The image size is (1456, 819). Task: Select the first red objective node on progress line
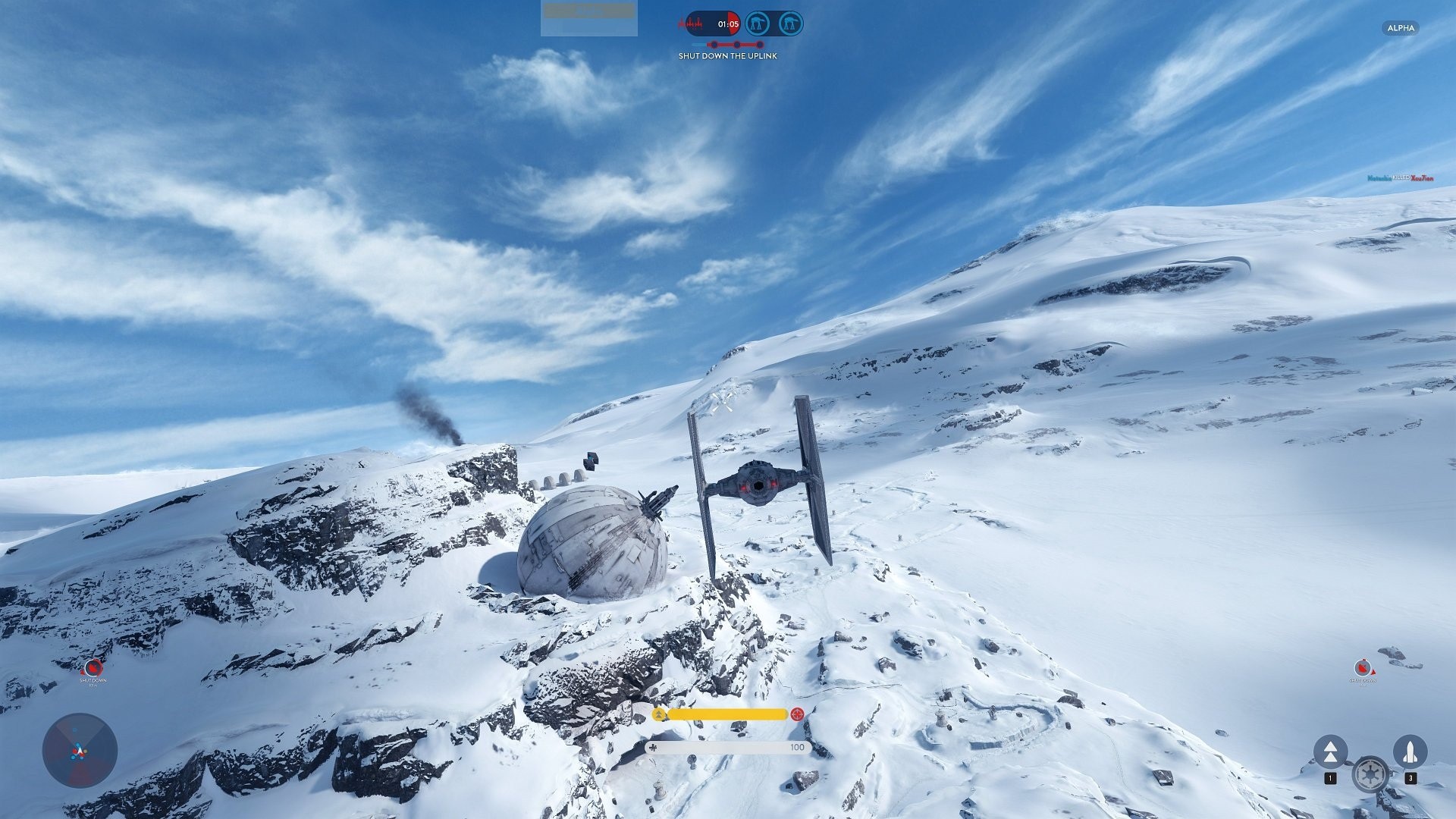pos(714,44)
